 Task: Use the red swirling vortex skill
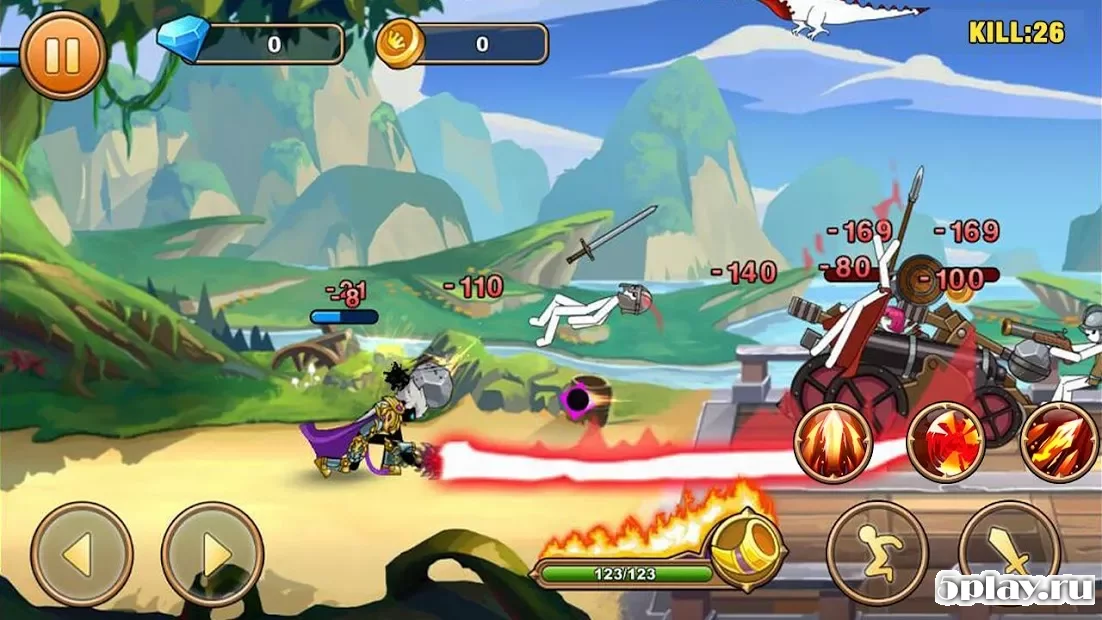945,443
